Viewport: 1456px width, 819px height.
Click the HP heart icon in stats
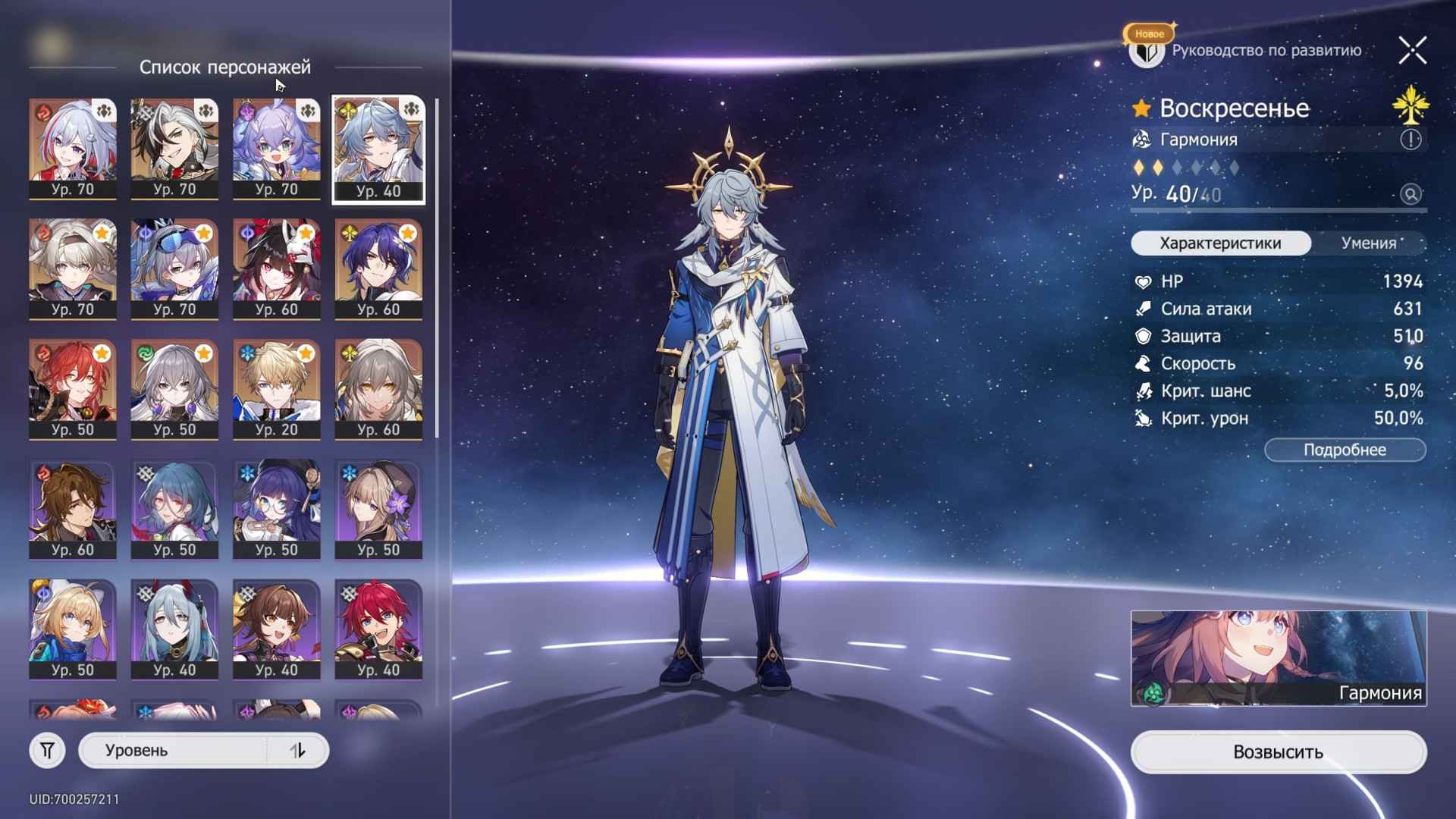tap(1142, 281)
